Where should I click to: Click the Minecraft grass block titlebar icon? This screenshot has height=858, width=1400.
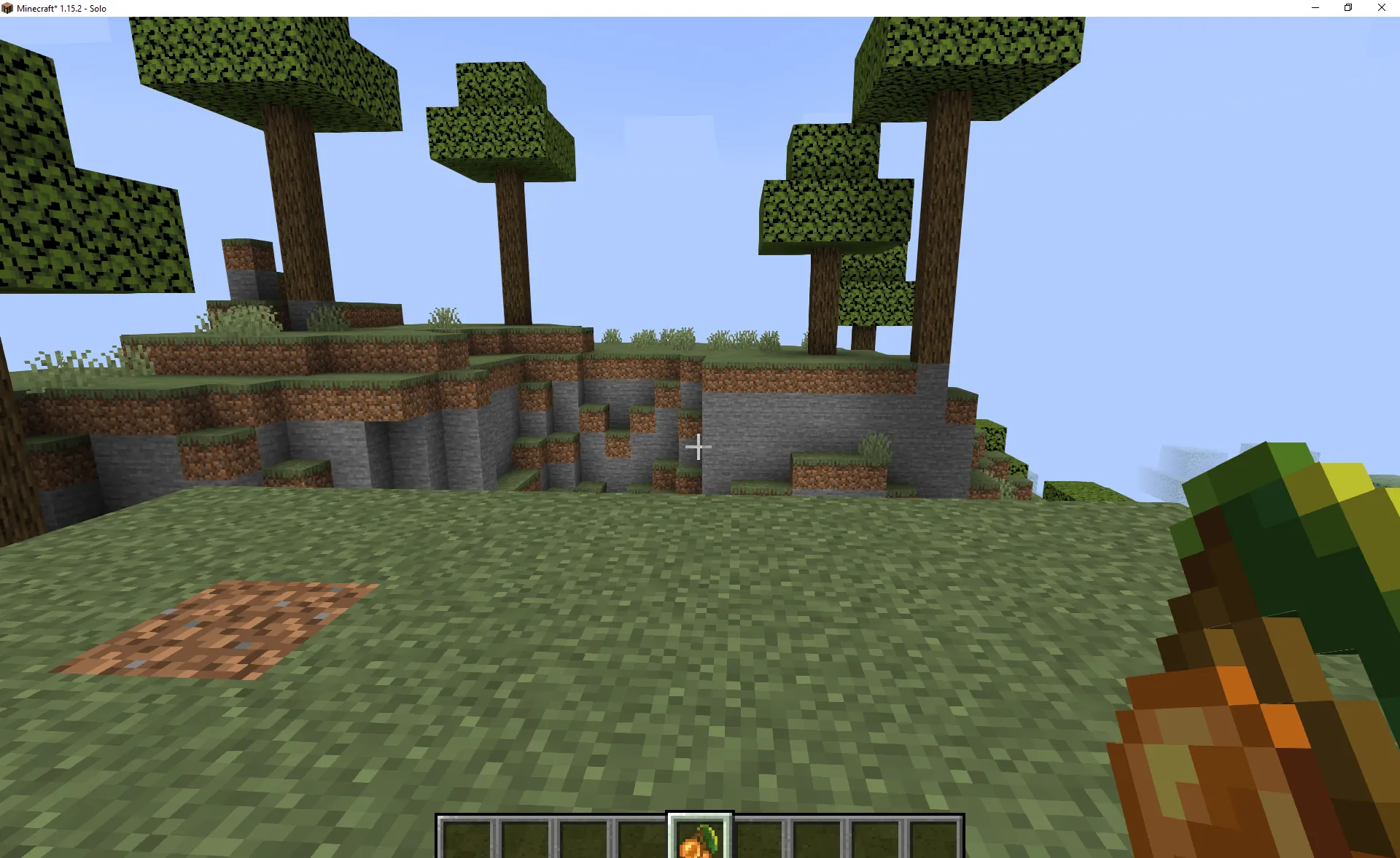click(x=8, y=8)
